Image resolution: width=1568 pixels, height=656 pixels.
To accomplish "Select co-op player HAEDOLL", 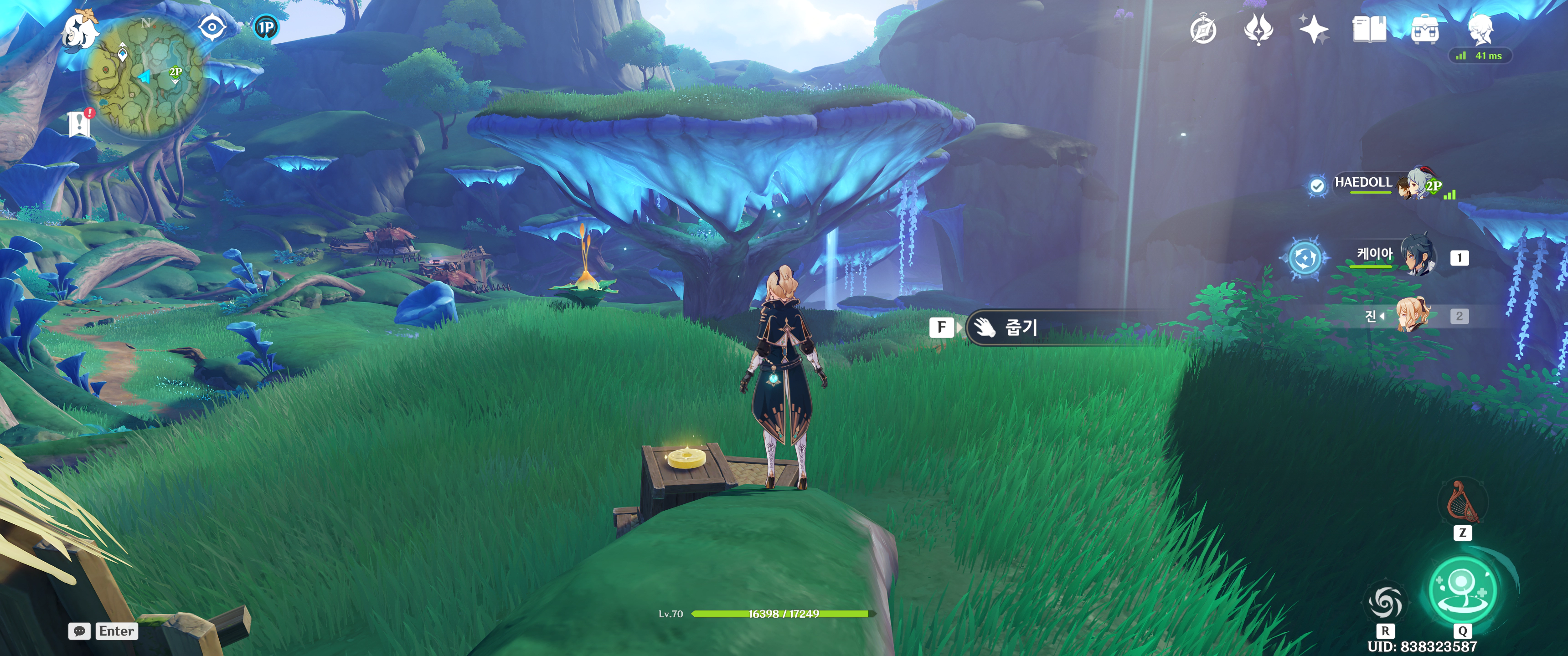I will click(1363, 183).
